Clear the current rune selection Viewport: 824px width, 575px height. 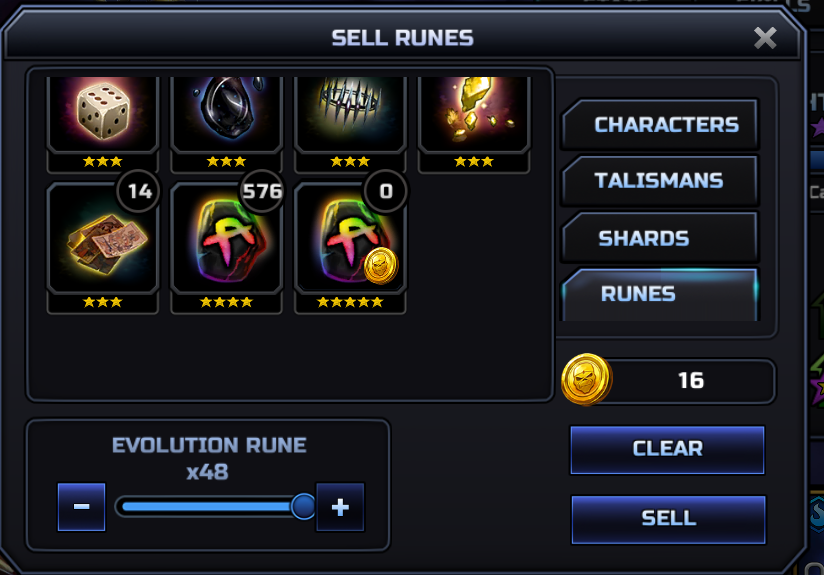[667, 448]
